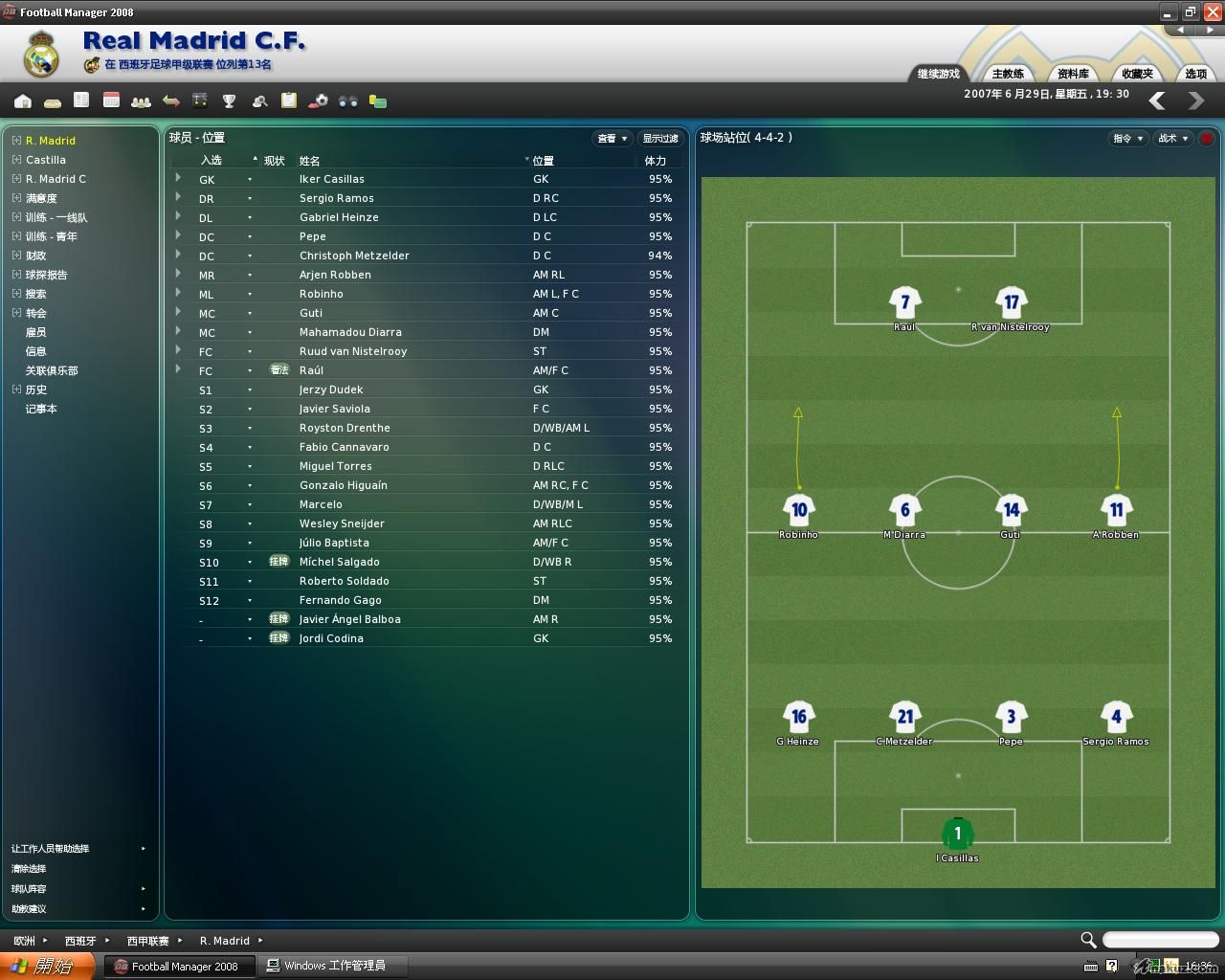The width and height of the screenshot is (1225, 980).
Task: Close the Football Manager window
Action: pos(1213,12)
